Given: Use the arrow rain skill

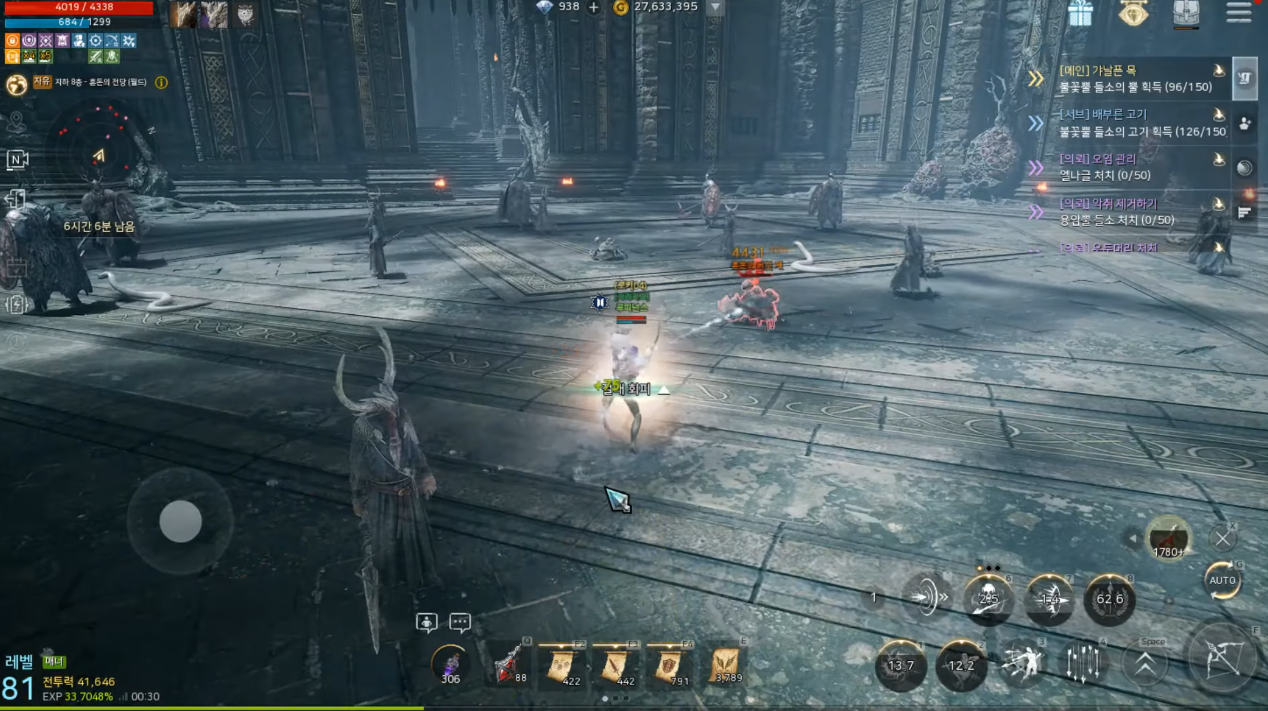Looking at the screenshot, I should coord(1084,662).
